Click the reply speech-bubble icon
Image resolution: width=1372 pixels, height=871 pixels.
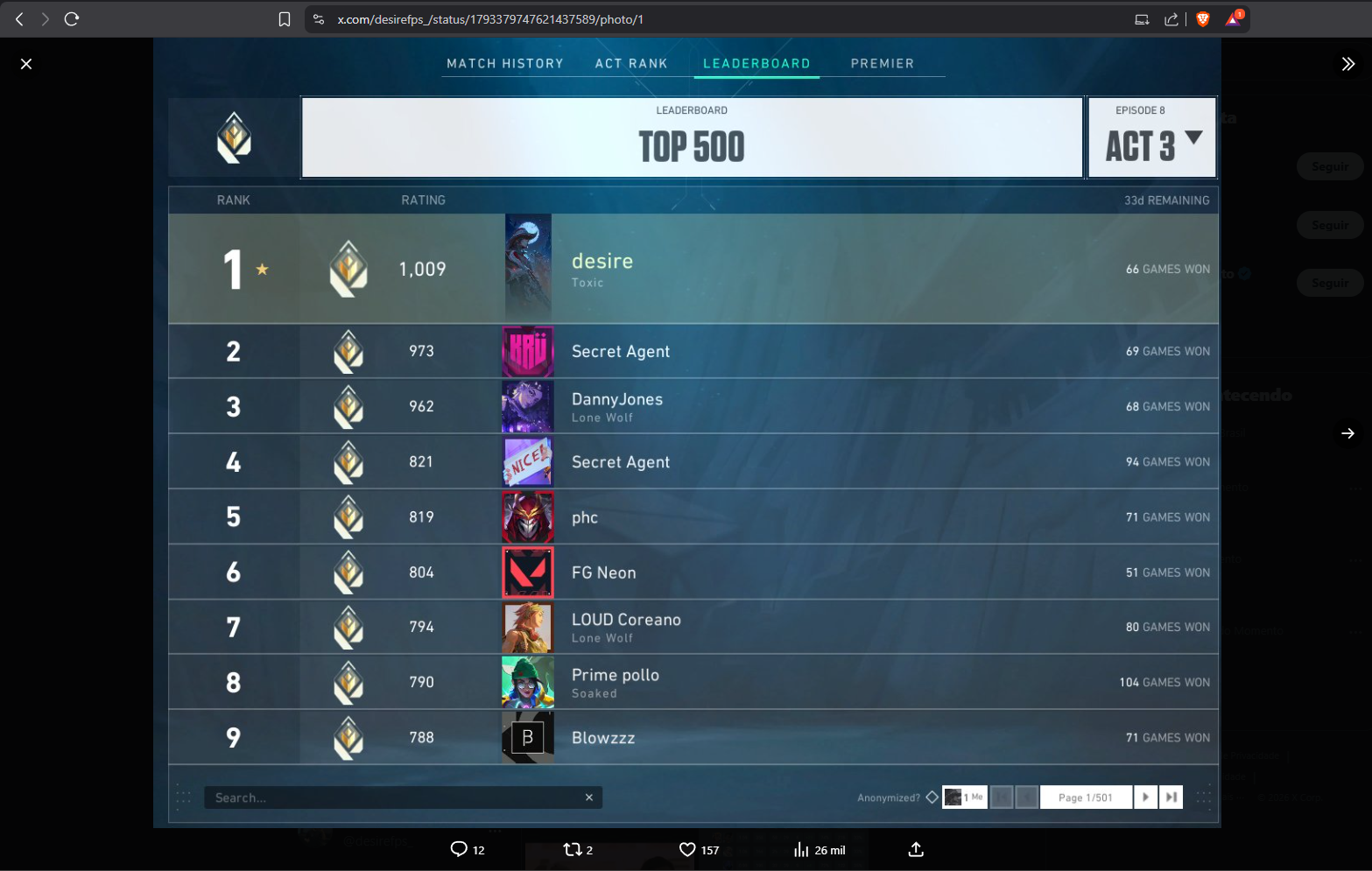coord(459,849)
